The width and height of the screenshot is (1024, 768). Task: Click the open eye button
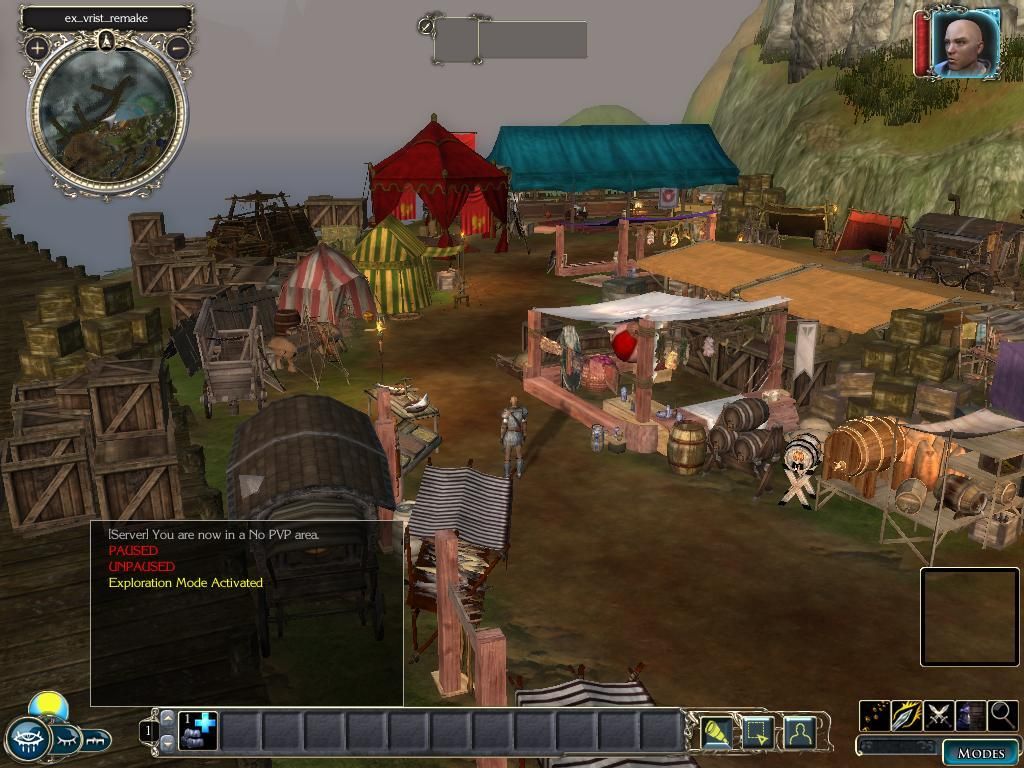pyautogui.click(x=28, y=740)
